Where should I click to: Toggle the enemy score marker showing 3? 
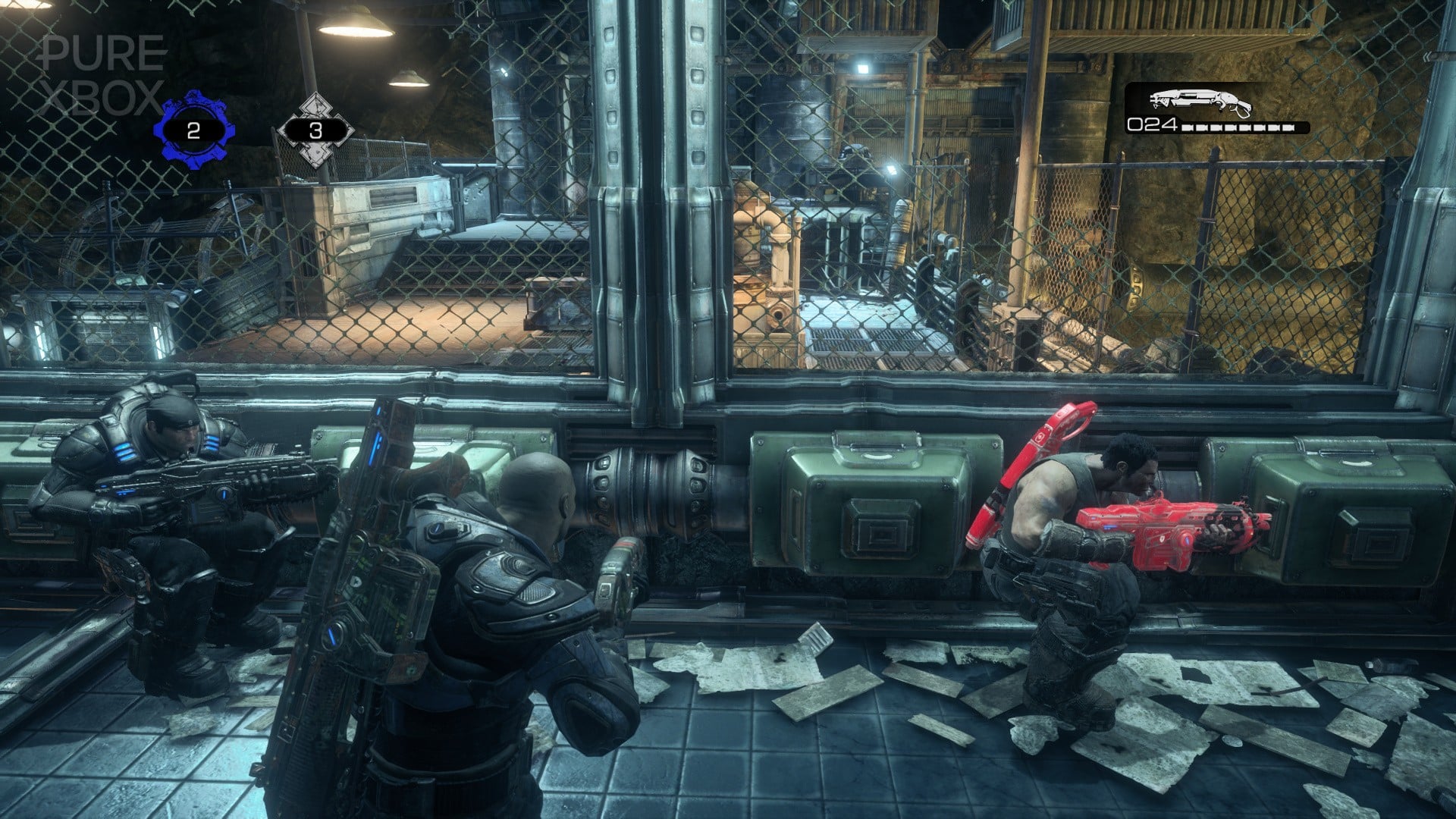point(318,130)
